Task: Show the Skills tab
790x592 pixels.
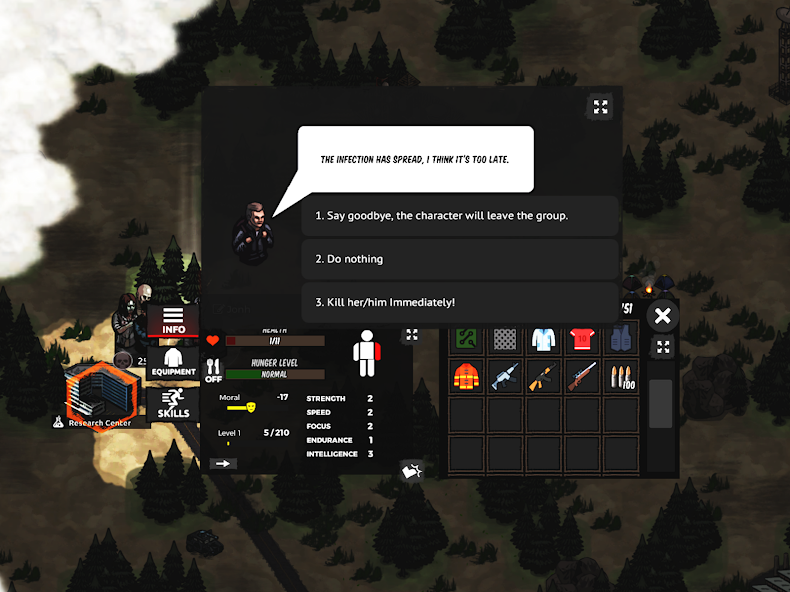Action: coord(173,403)
